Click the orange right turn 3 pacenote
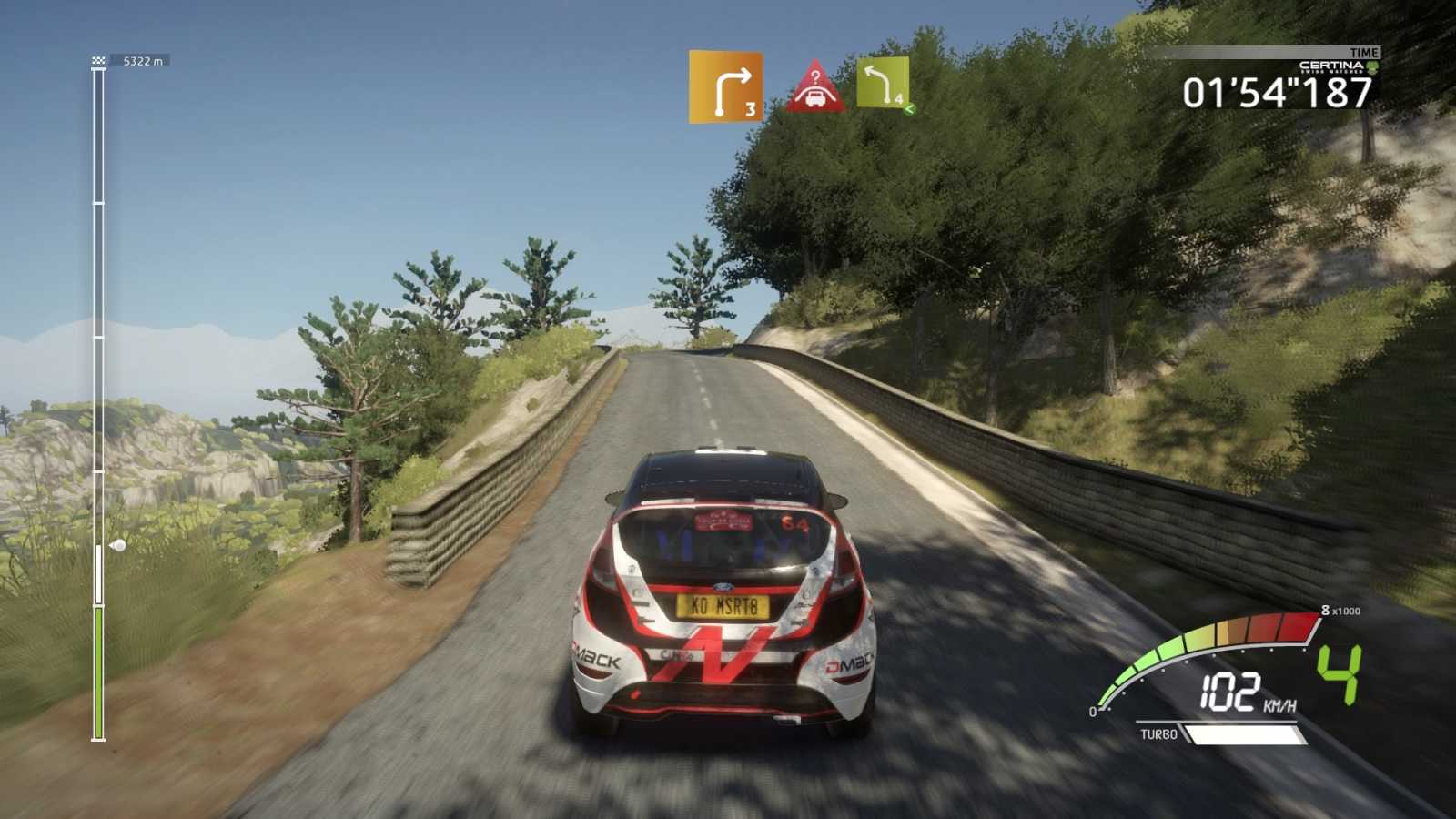 725,87
